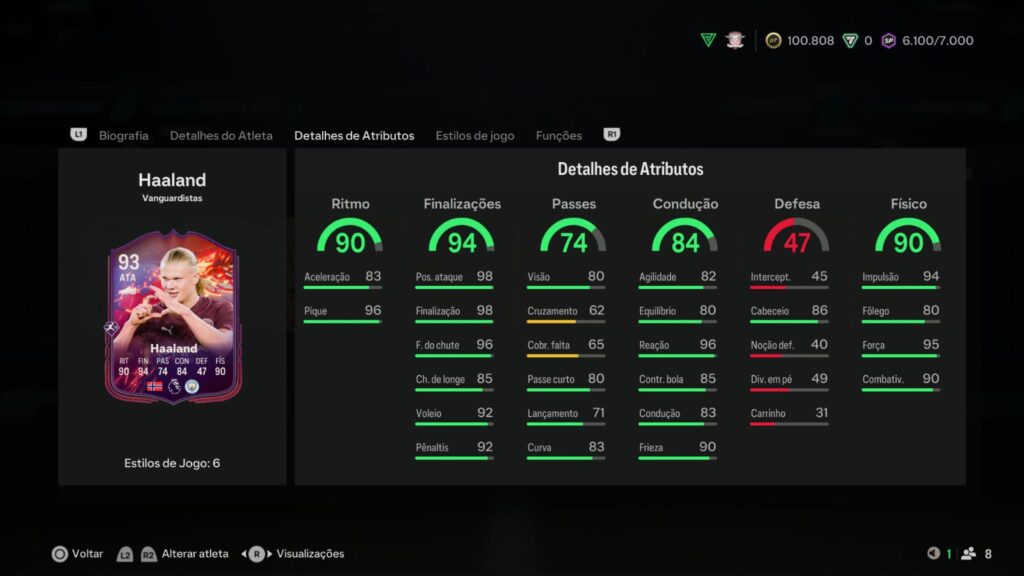Select the Haaland player card
This screenshot has width=1024, height=576.
(173, 324)
